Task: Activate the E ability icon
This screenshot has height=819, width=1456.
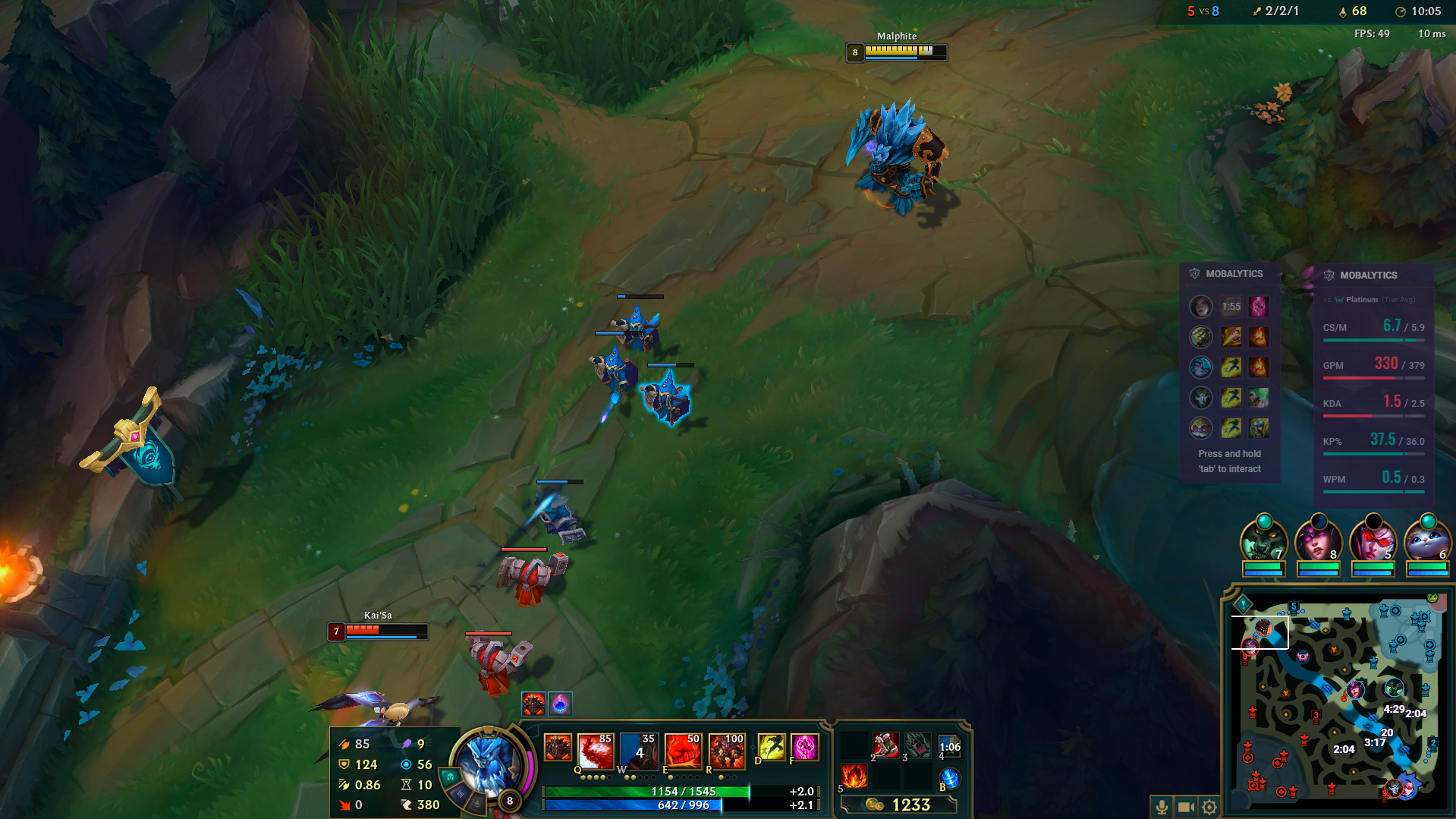Action: (x=681, y=749)
